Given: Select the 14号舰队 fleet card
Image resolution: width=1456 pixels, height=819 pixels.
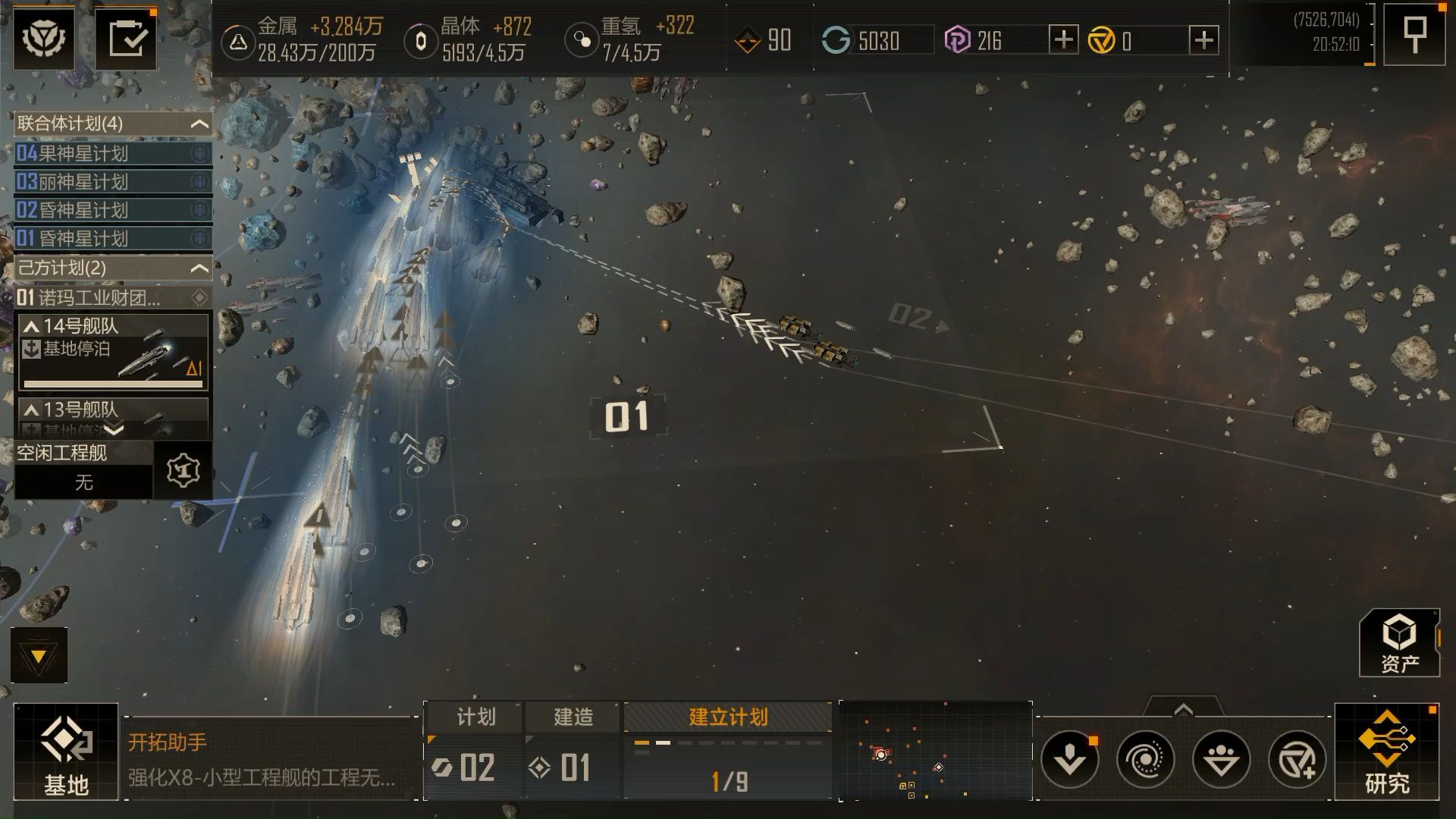Looking at the screenshot, I should pos(113,351).
